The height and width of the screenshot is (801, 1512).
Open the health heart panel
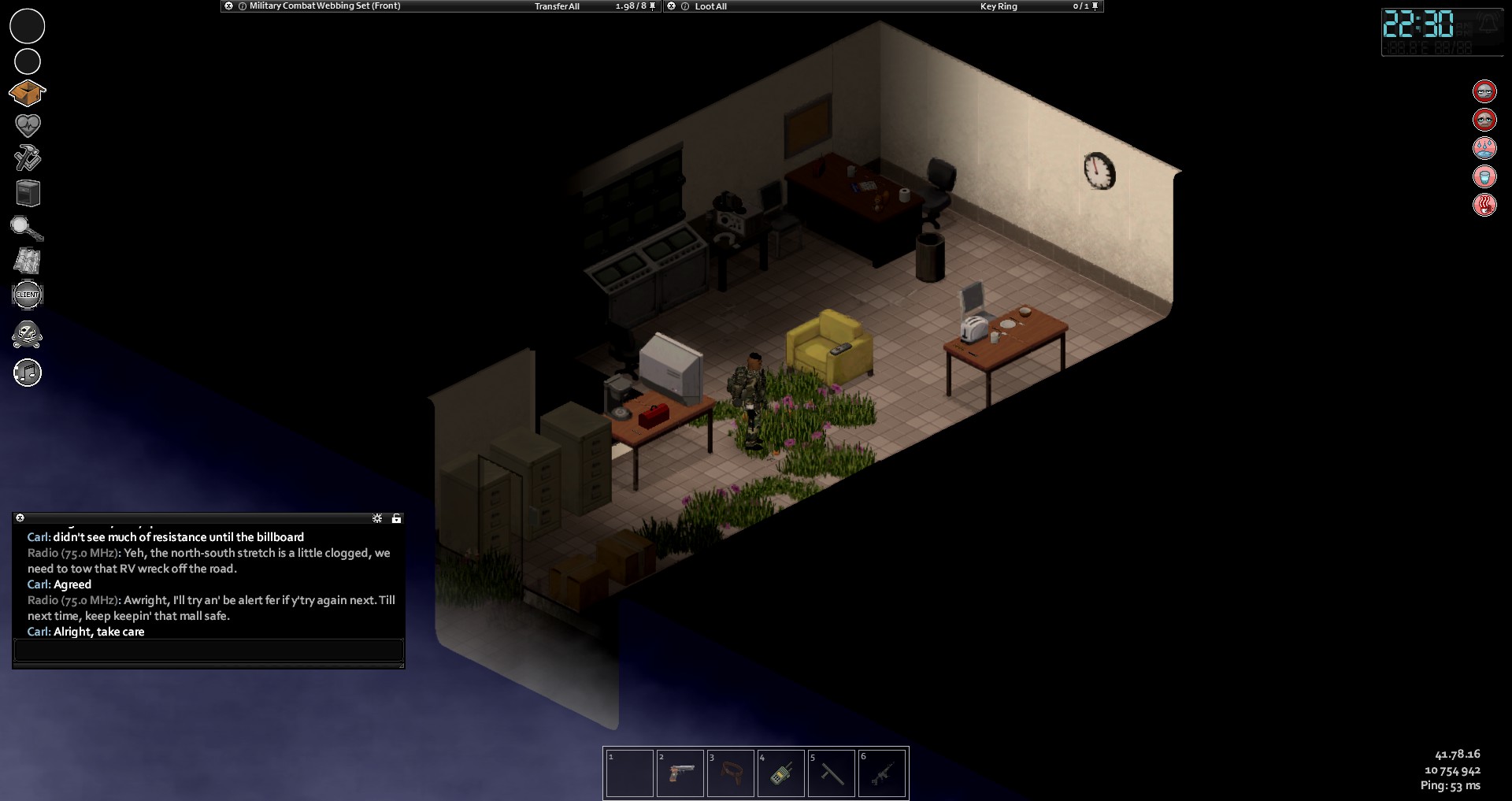(28, 124)
